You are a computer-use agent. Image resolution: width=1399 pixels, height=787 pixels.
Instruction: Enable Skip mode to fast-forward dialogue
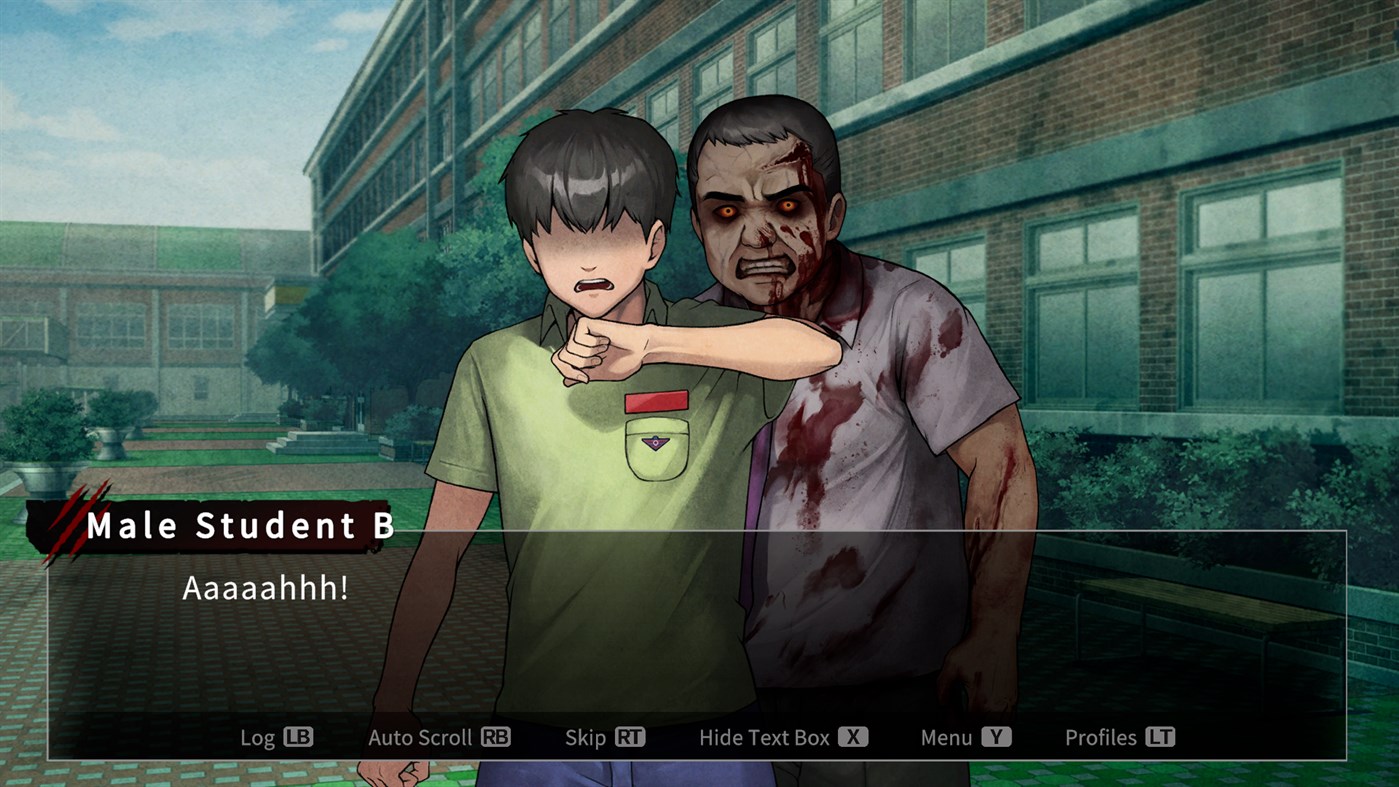coord(605,737)
